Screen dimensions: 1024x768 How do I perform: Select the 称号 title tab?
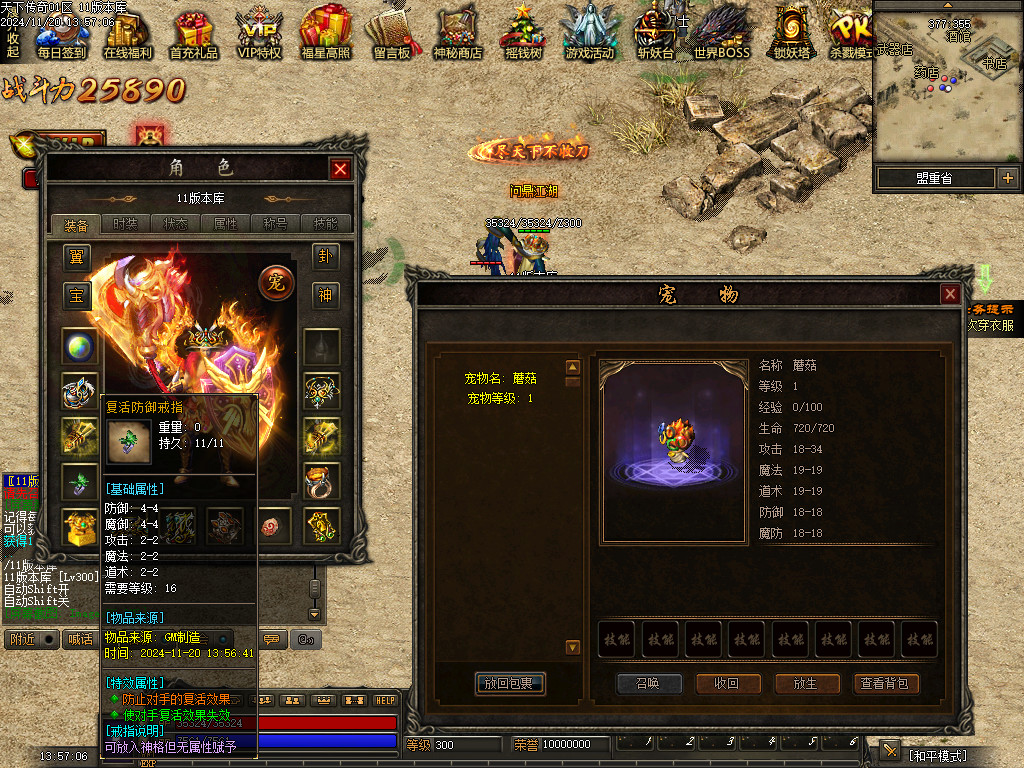pyautogui.click(x=276, y=224)
